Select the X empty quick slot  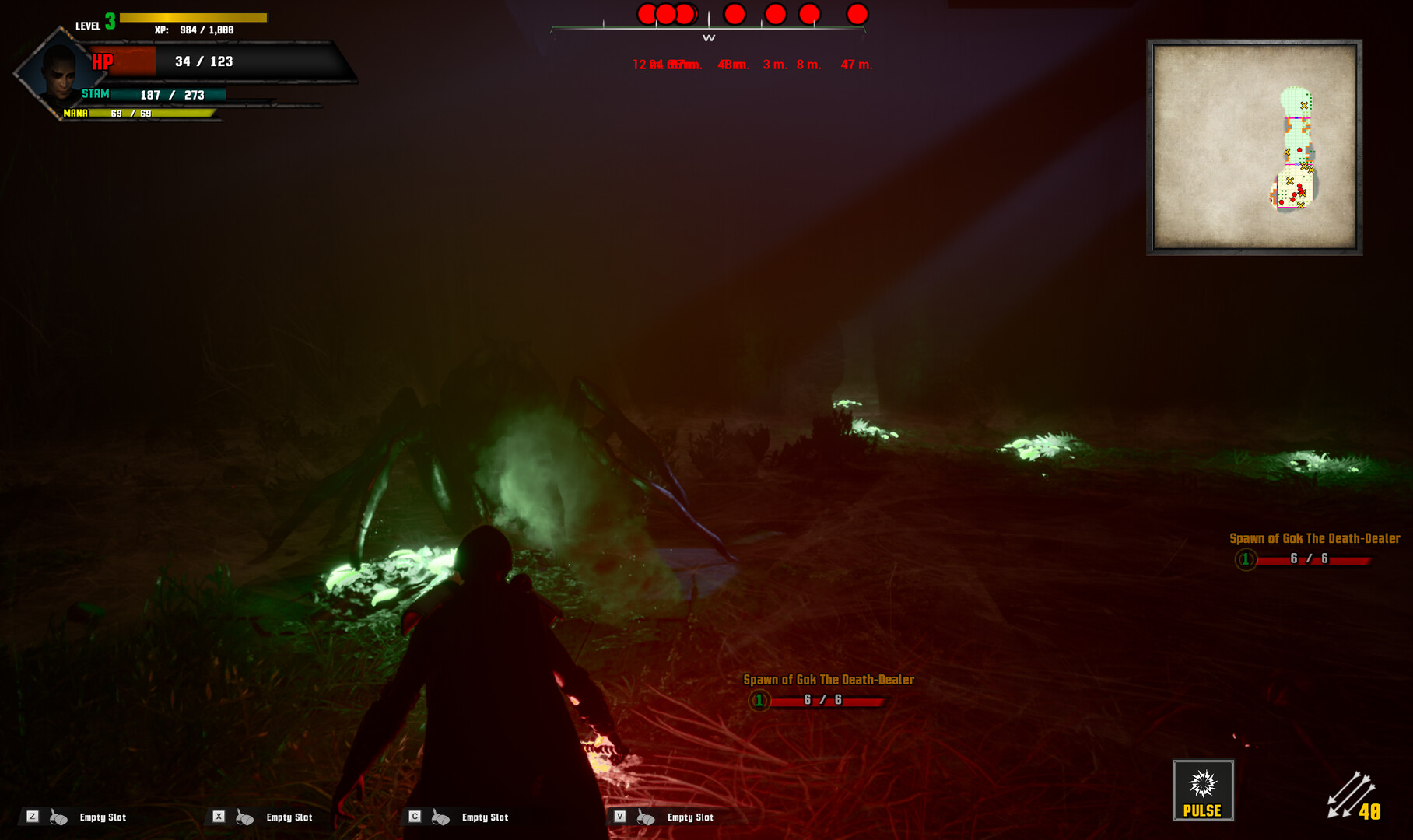pos(263,817)
